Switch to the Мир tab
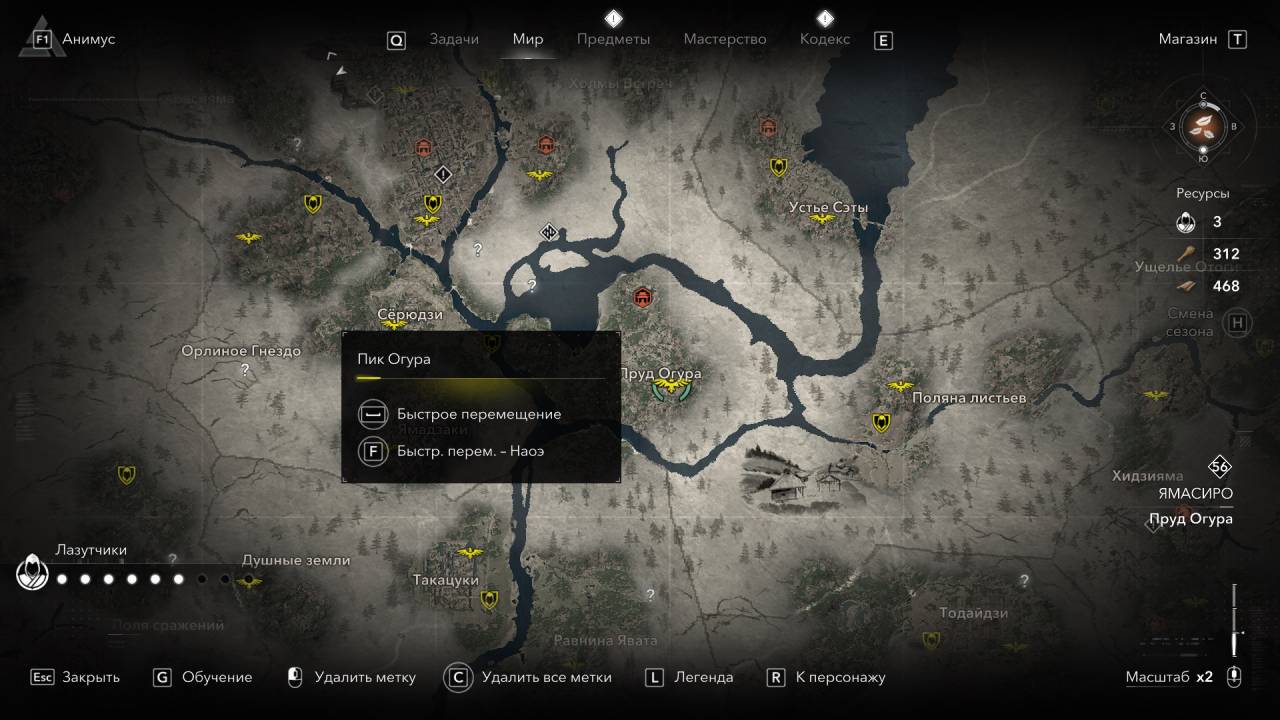This screenshot has height=720, width=1280. [x=528, y=39]
